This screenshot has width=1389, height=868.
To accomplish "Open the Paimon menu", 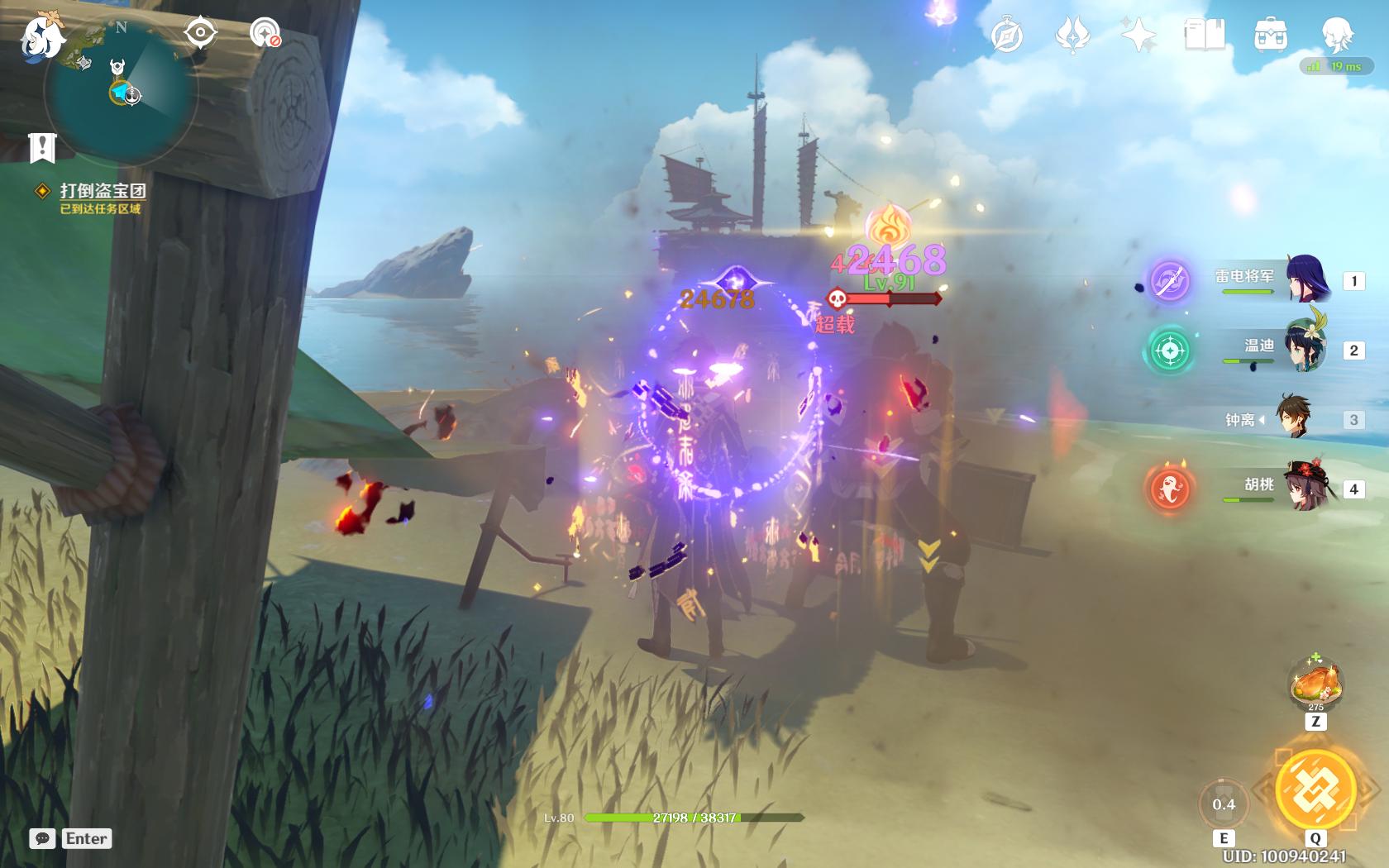I will (x=43, y=37).
